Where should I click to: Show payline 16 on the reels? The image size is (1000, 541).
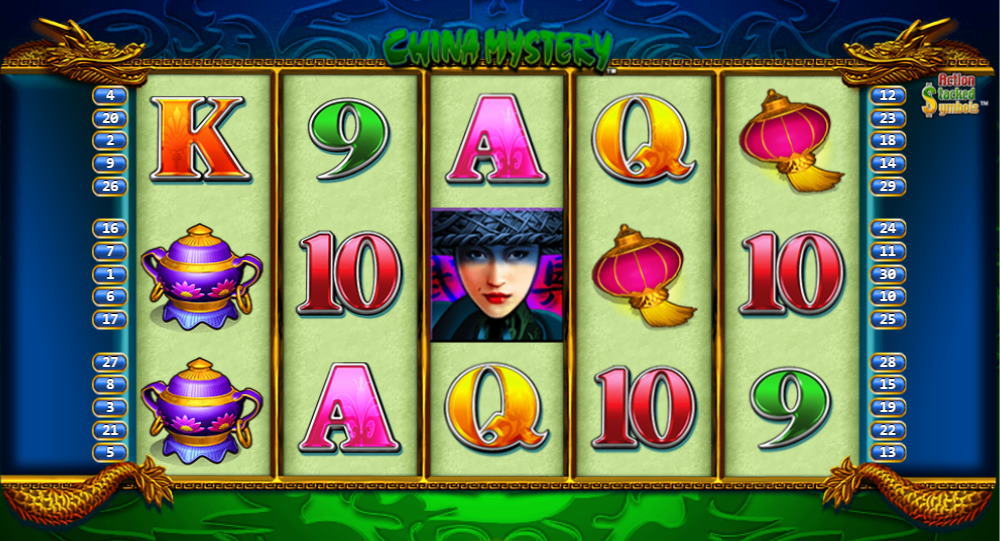pyautogui.click(x=109, y=229)
